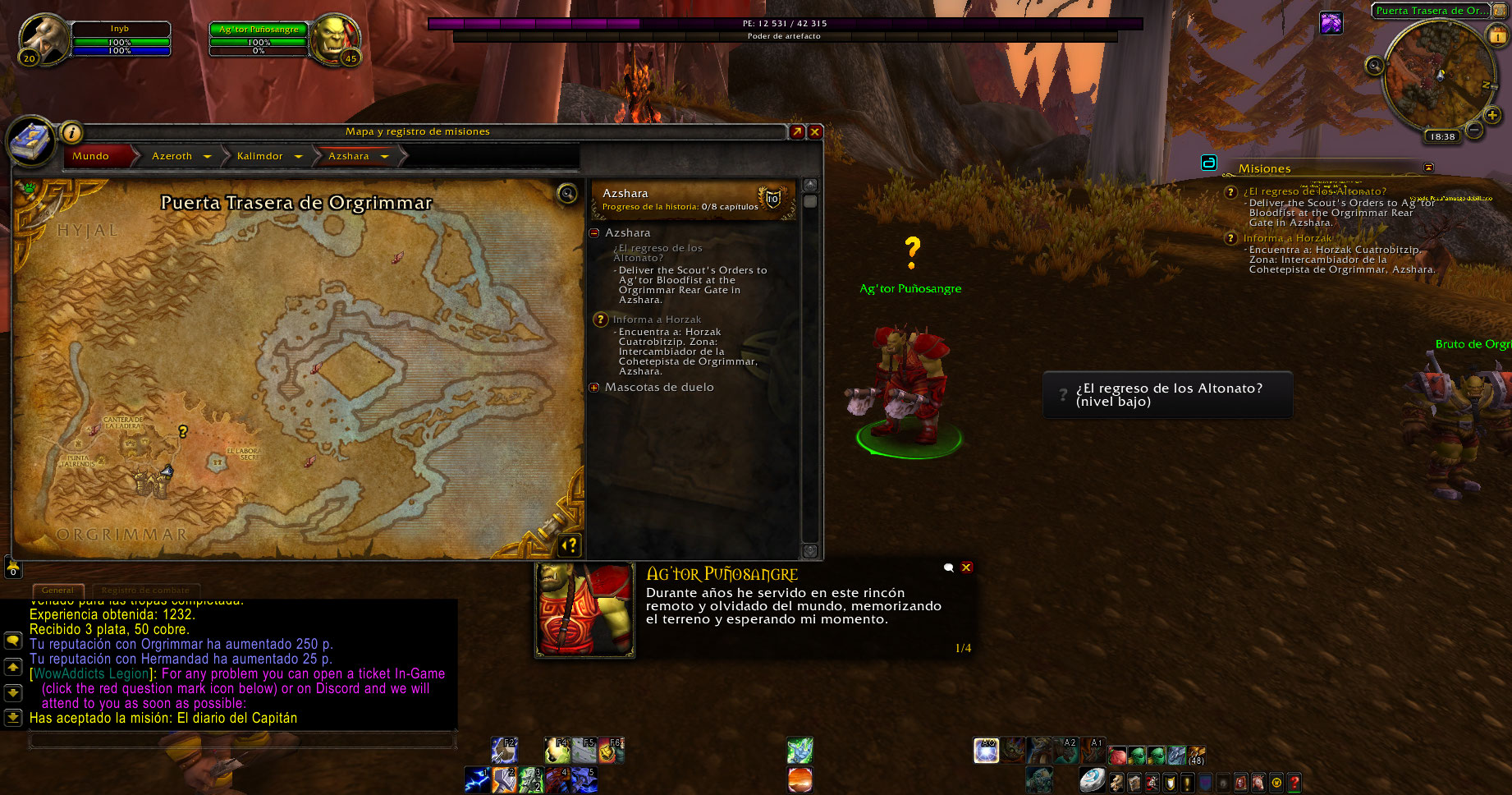Toggle the map window size arrow button
This screenshot has width=1512, height=795.
click(796, 132)
